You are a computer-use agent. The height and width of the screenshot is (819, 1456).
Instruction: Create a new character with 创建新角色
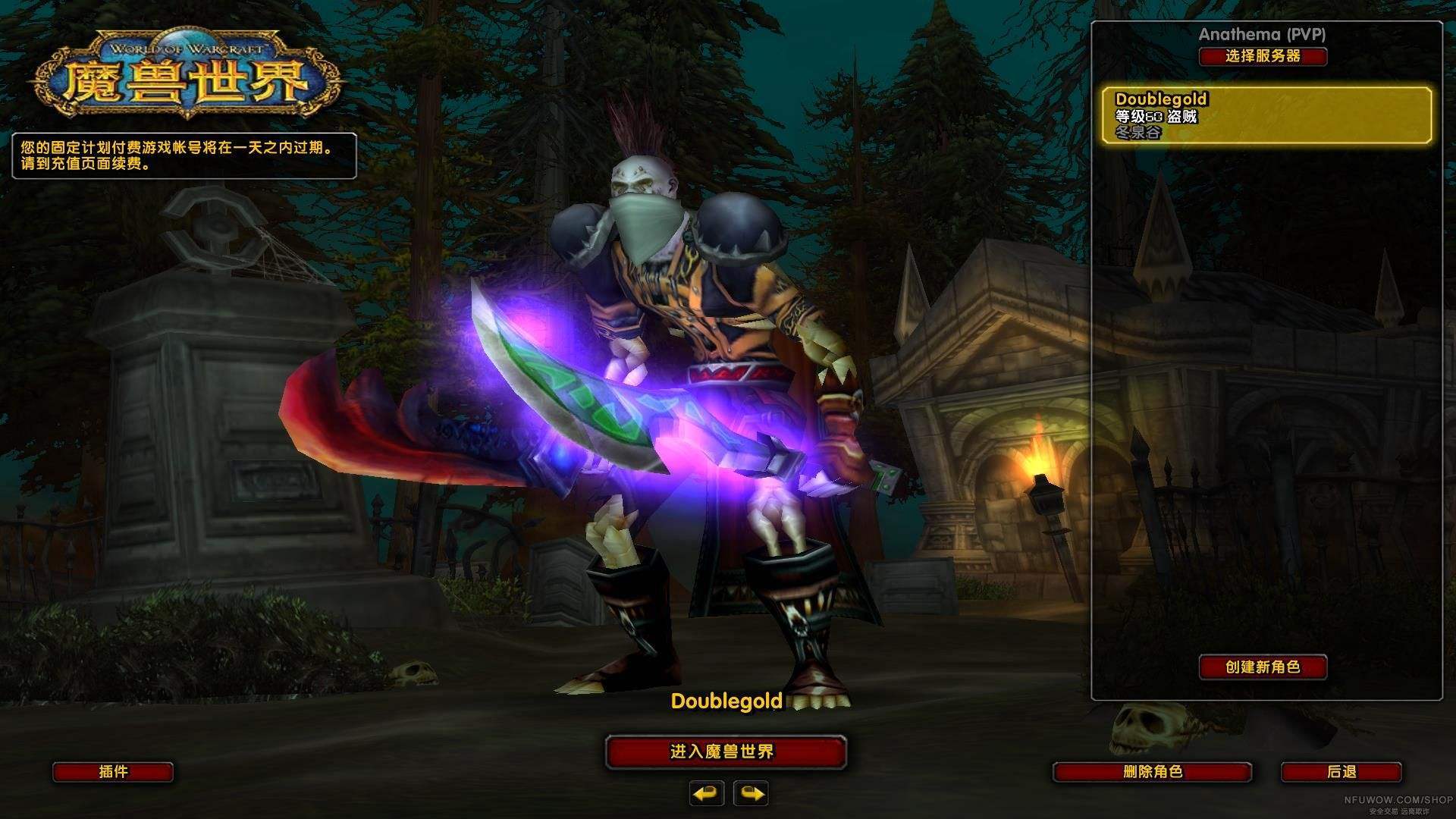pyautogui.click(x=1263, y=667)
